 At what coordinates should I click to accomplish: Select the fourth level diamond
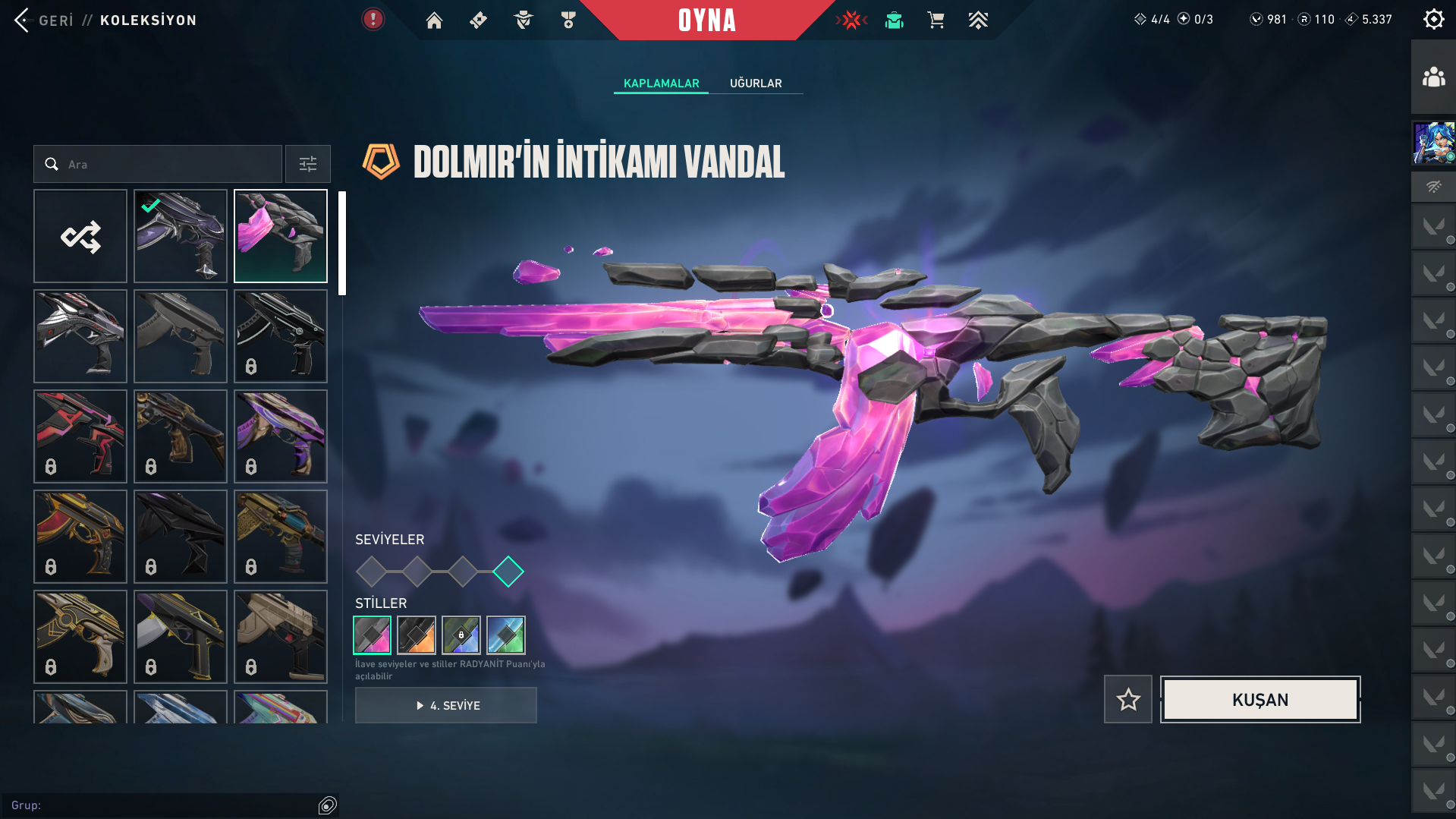click(x=508, y=572)
